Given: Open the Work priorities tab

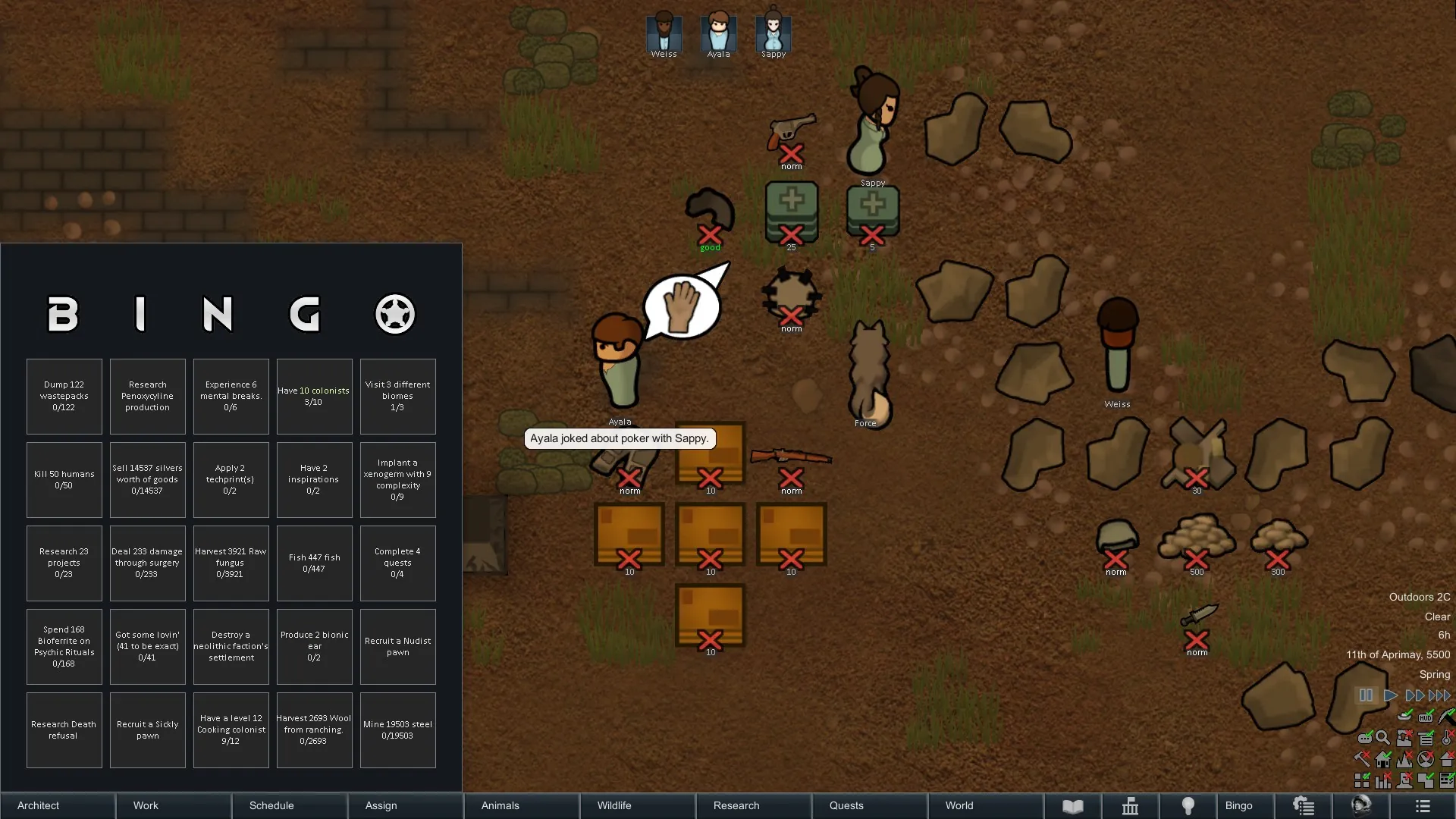Looking at the screenshot, I should pos(174,805).
